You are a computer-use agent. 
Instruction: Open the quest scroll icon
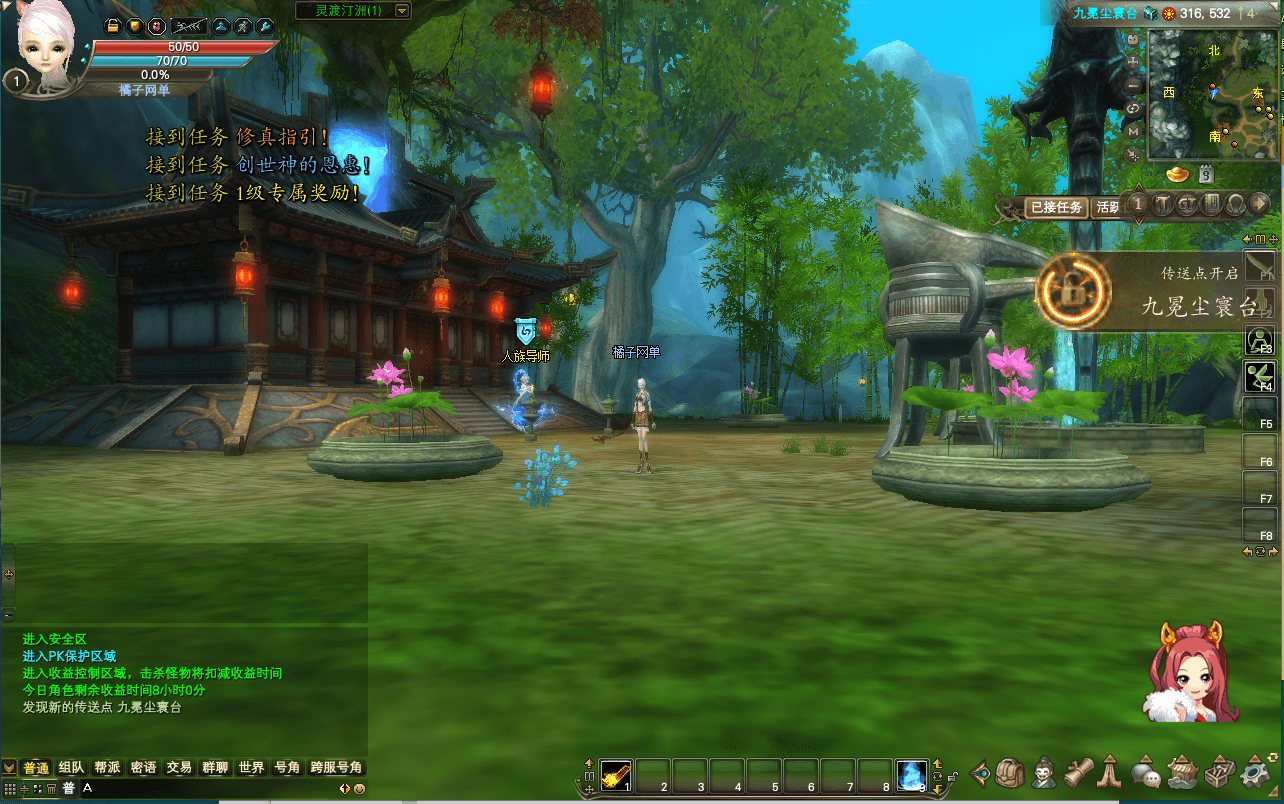tap(1078, 773)
